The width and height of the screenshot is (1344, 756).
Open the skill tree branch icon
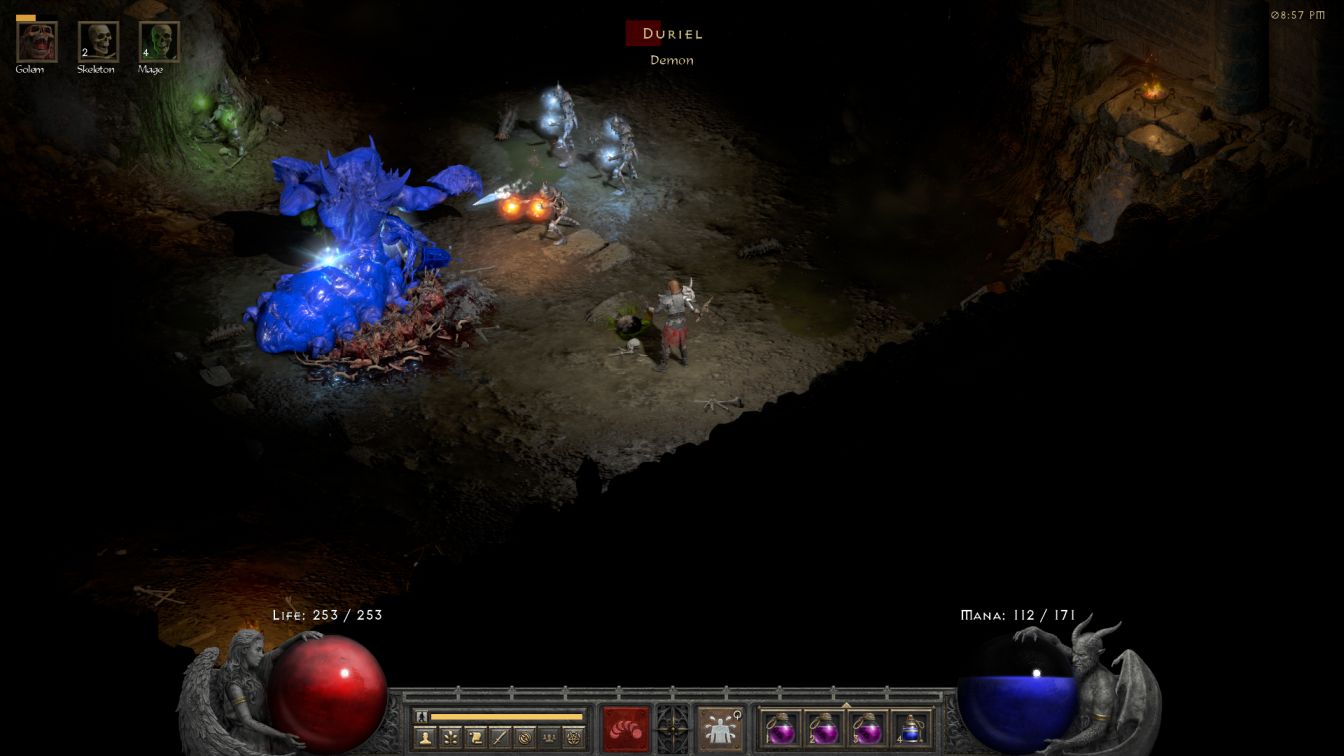450,738
